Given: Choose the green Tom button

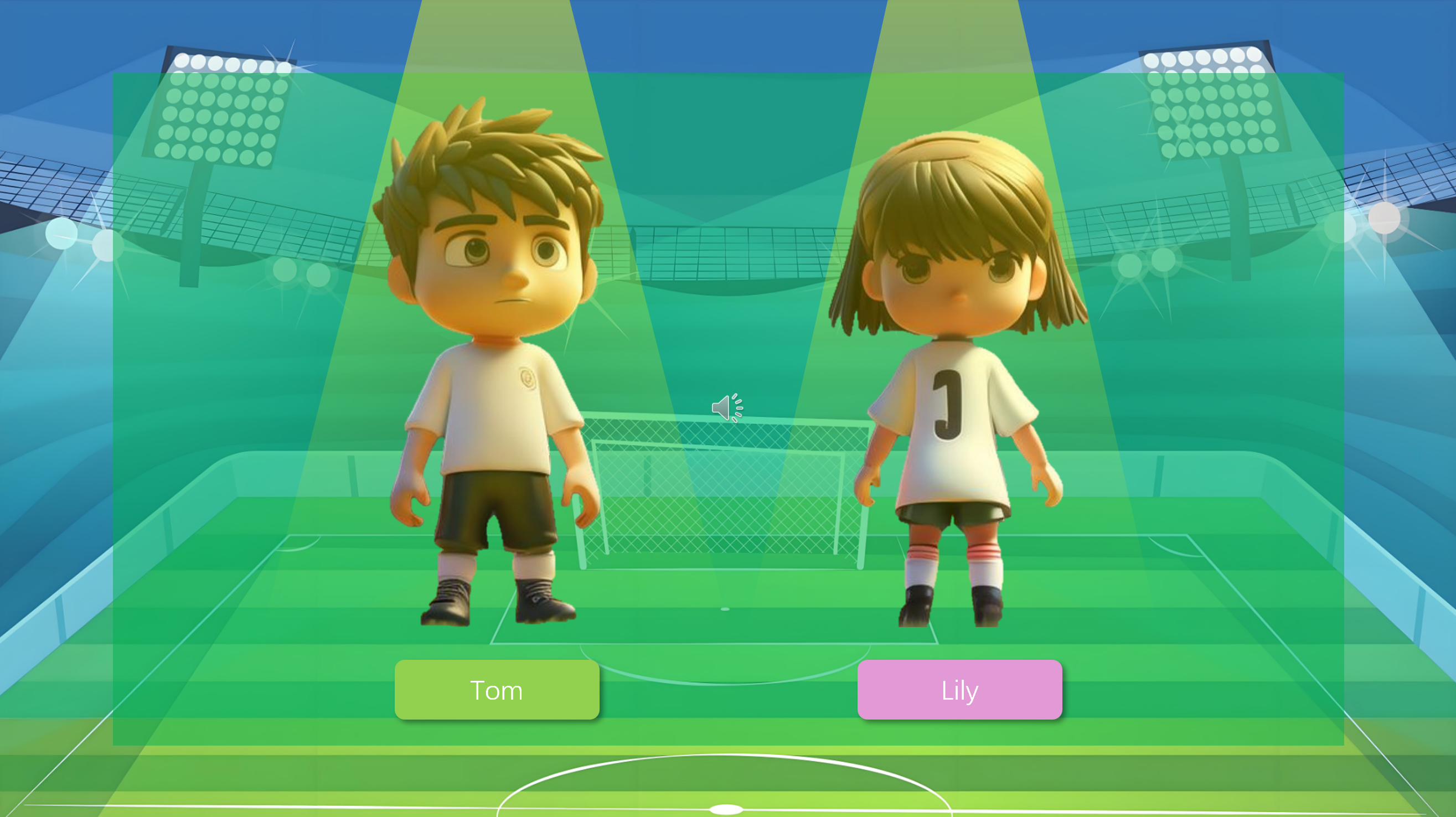Looking at the screenshot, I should click(x=496, y=689).
